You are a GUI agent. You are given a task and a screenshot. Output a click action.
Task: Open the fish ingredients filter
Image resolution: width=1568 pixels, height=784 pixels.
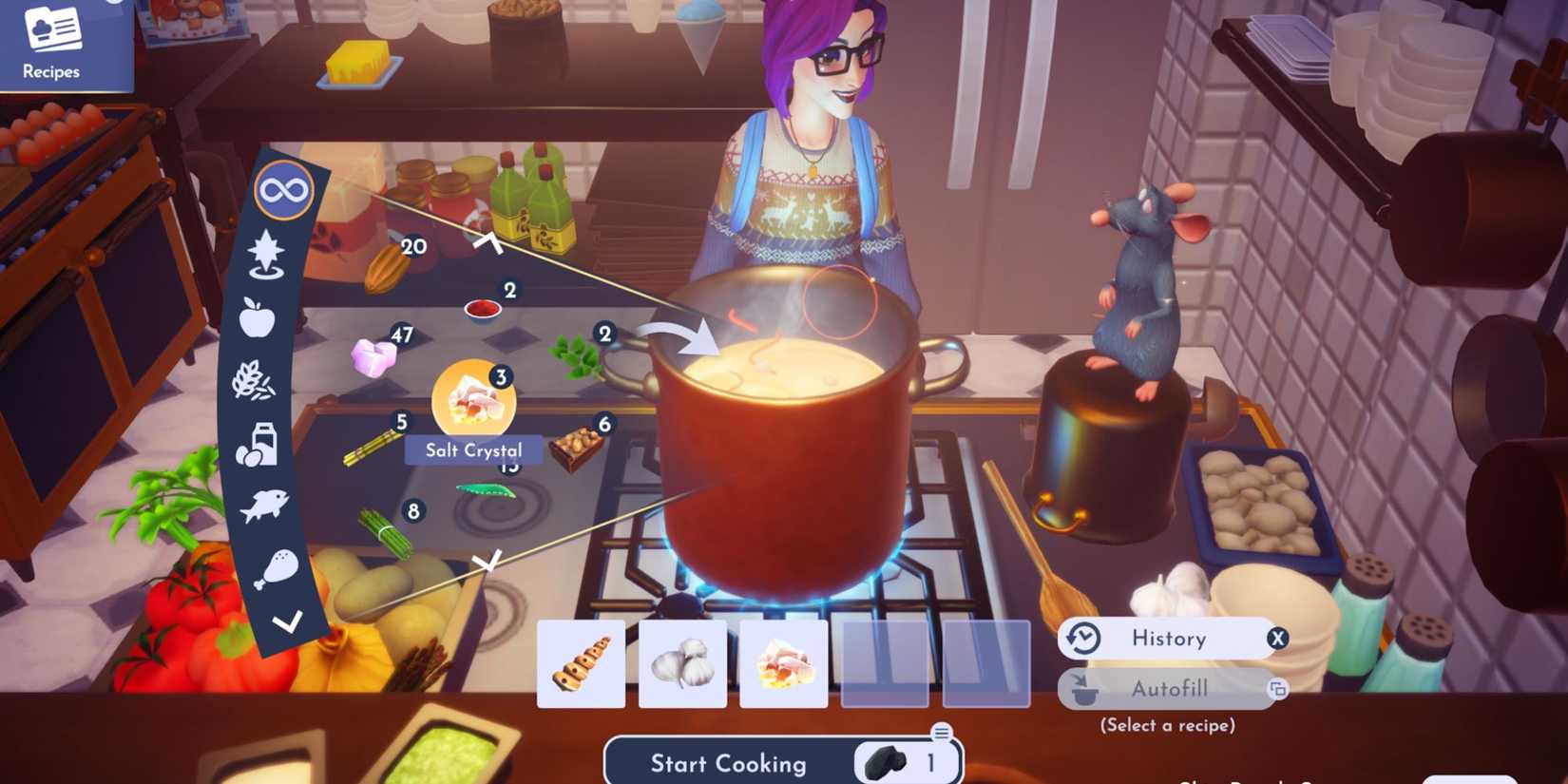pyautogui.click(x=263, y=507)
